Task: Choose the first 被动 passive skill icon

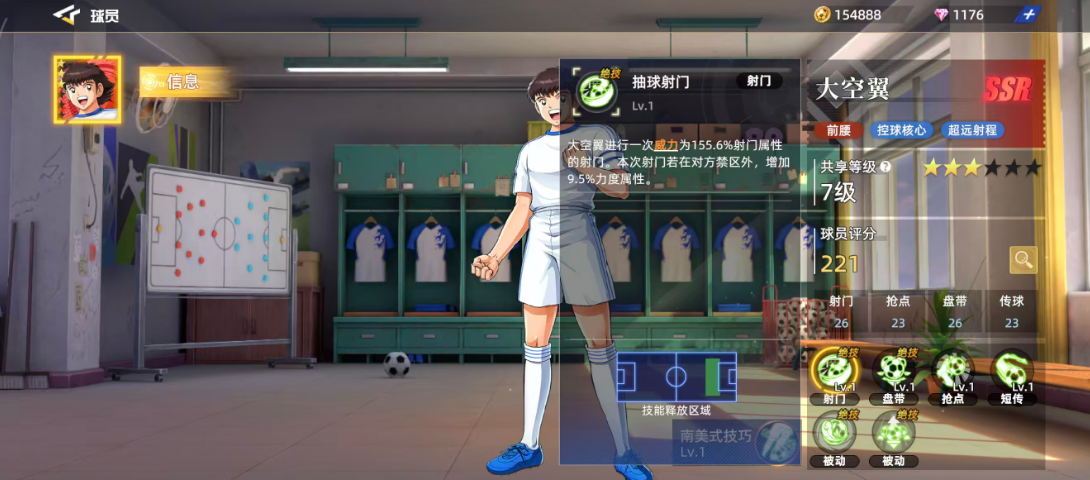Action: coord(834,433)
